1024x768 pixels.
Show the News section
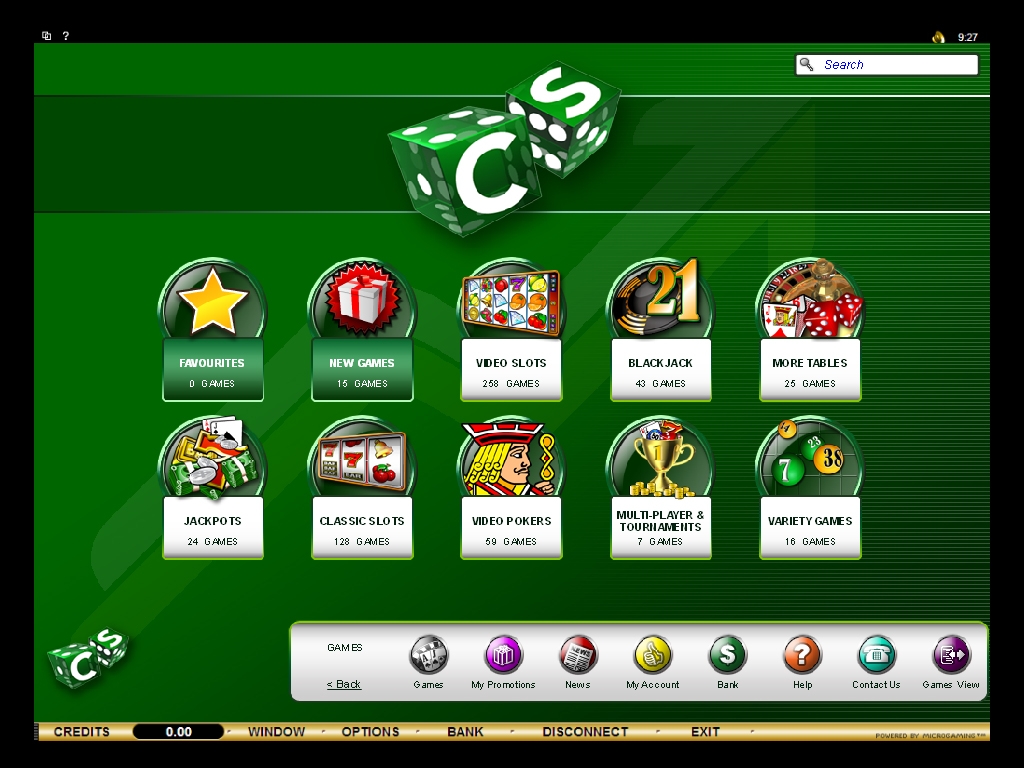pos(578,656)
